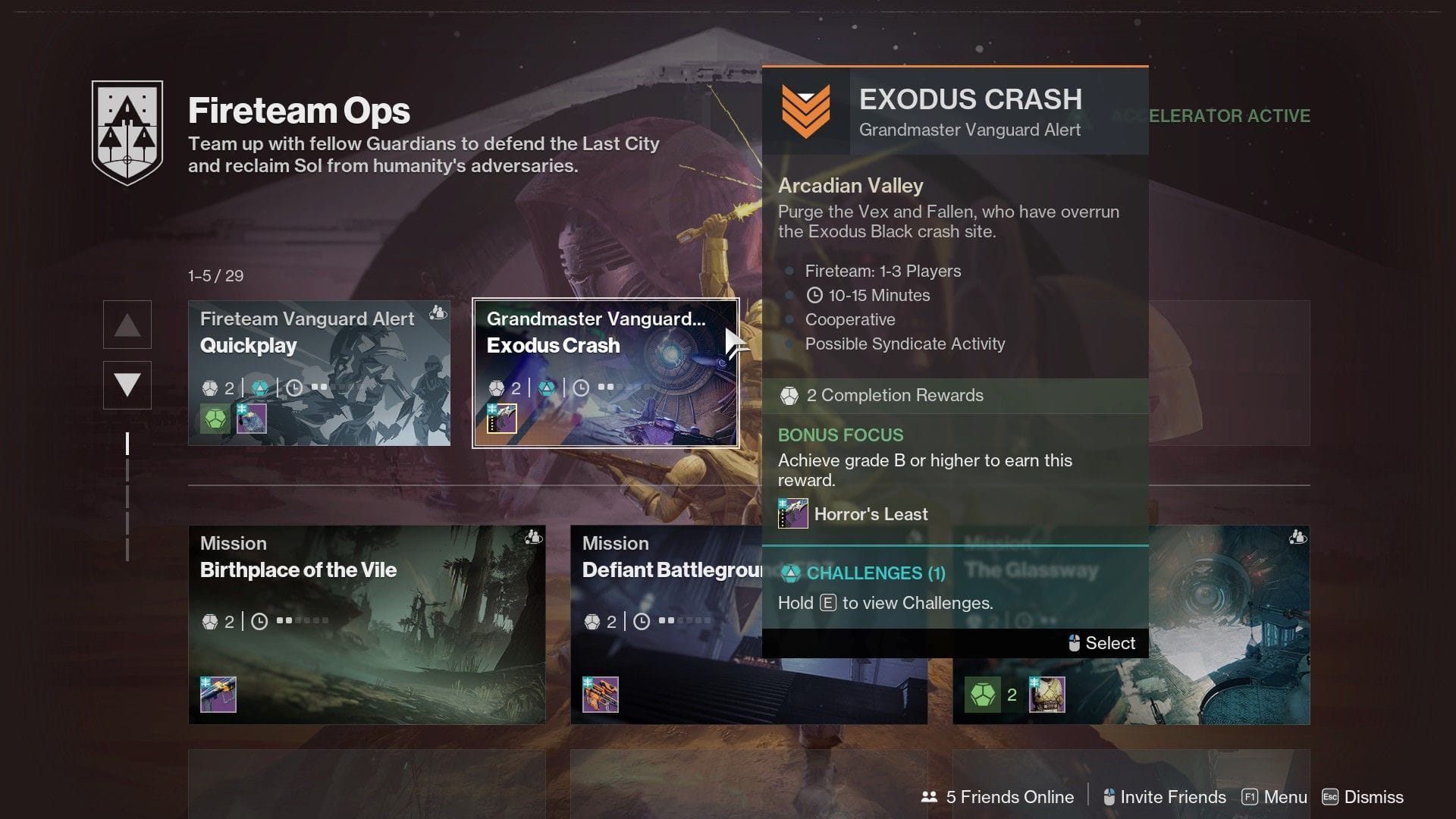Click the down scroll arrow
Viewport: 1456px width, 819px height.
tap(127, 384)
